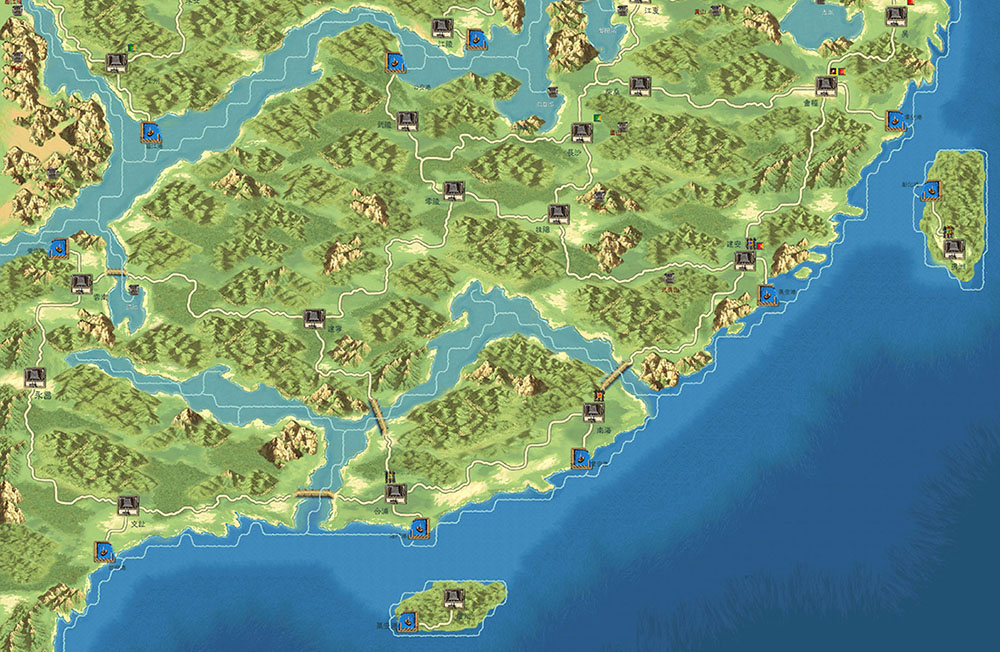1000x652 pixels.
Task: Click the 桂陽 city marker
Action: pyautogui.click(x=558, y=213)
